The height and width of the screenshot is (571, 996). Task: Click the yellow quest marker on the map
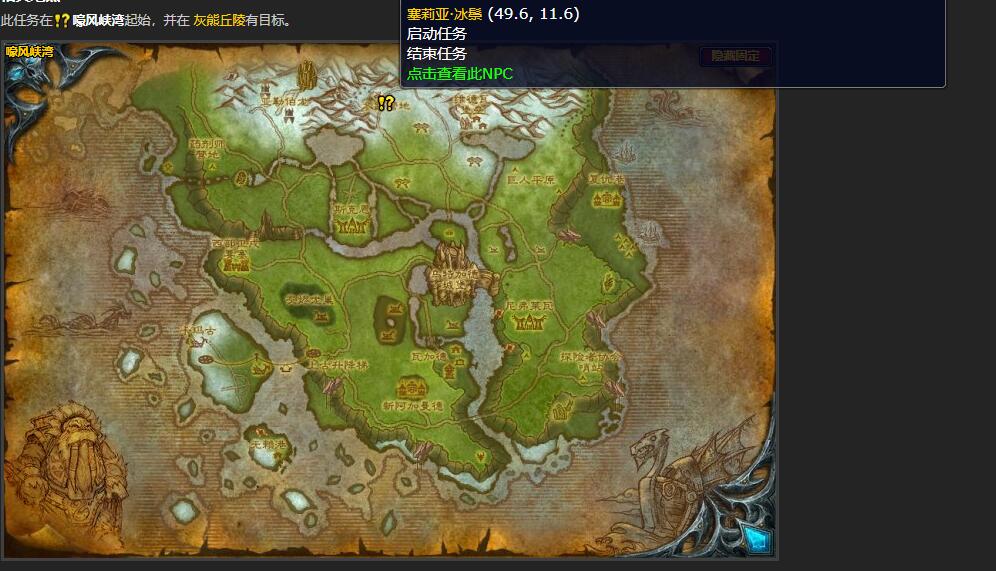385,103
